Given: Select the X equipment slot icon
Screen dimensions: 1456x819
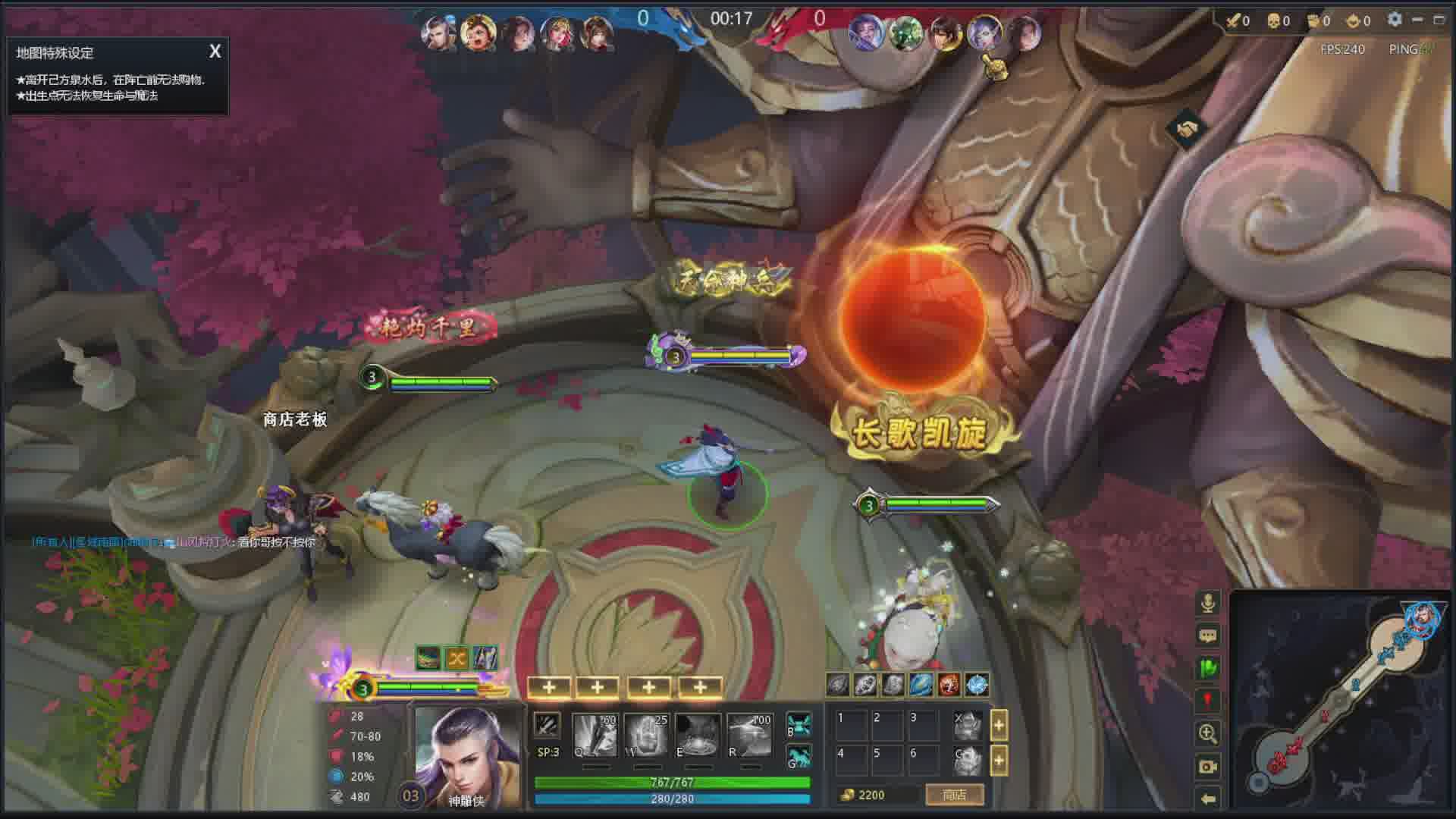Looking at the screenshot, I should point(968,726).
